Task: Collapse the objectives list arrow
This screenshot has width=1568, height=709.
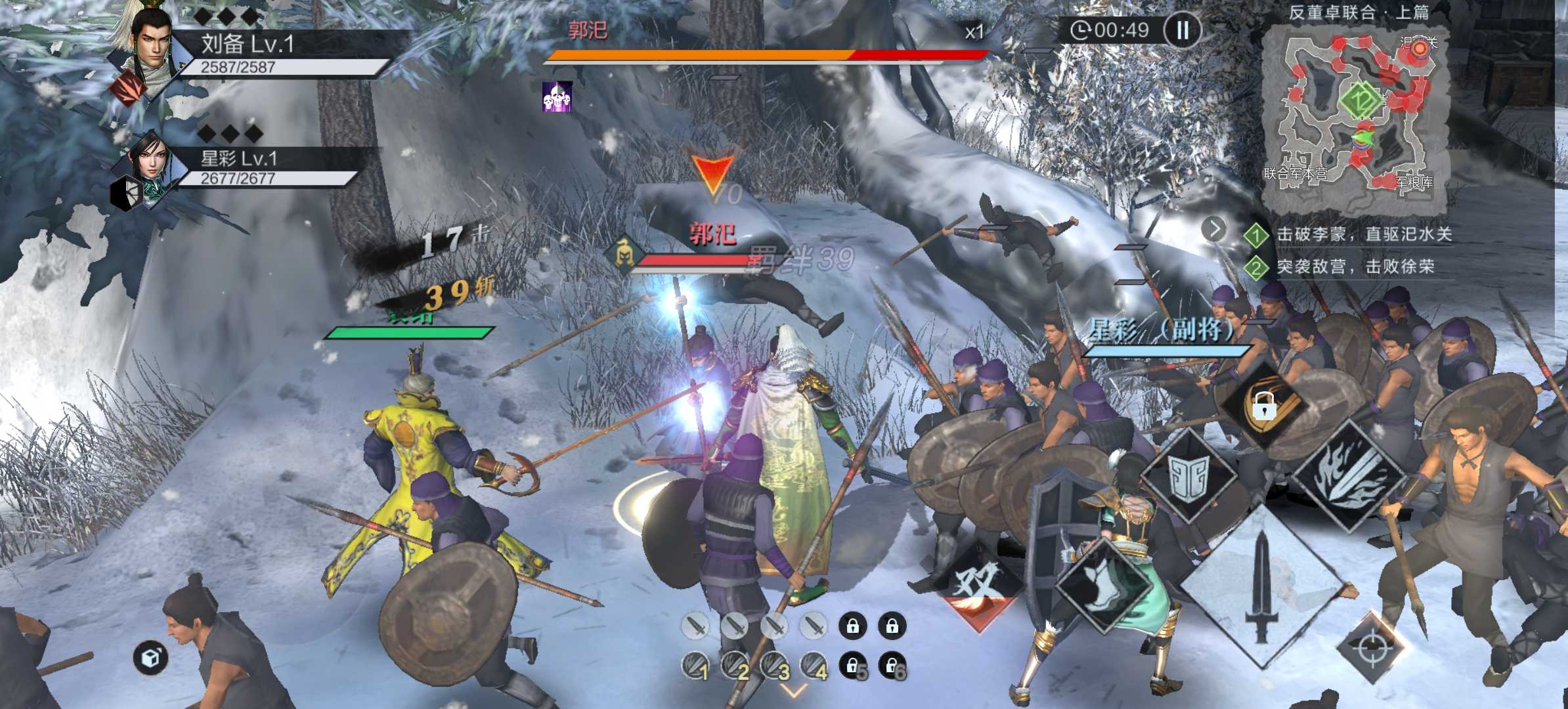Action: [x=1214, y=229]
